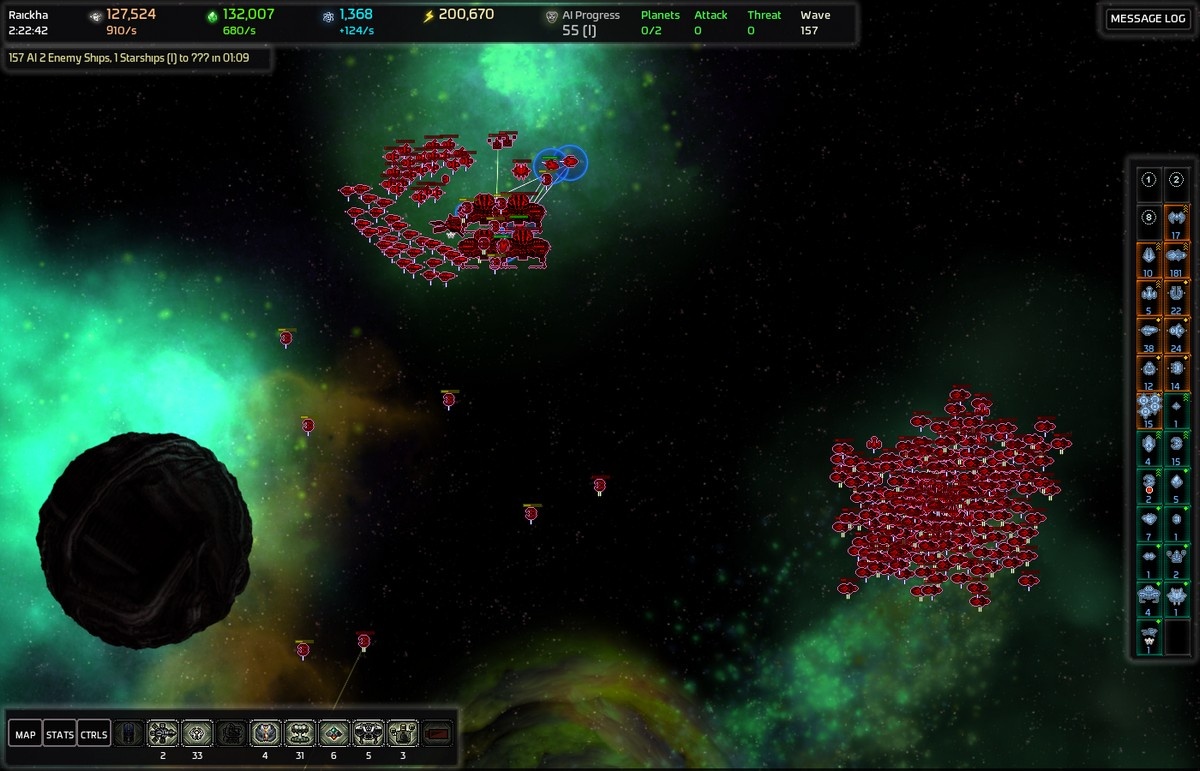This screenshot has width=1200, height=771.
Task: Click the bottom-bar icon counted 5
Action: [368, 734]
